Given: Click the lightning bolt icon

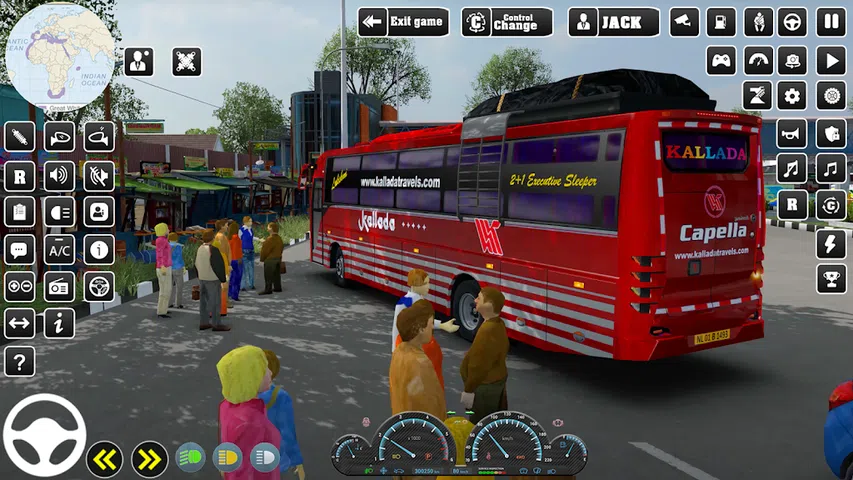Looking at the screenshot, I should [831, 243].
